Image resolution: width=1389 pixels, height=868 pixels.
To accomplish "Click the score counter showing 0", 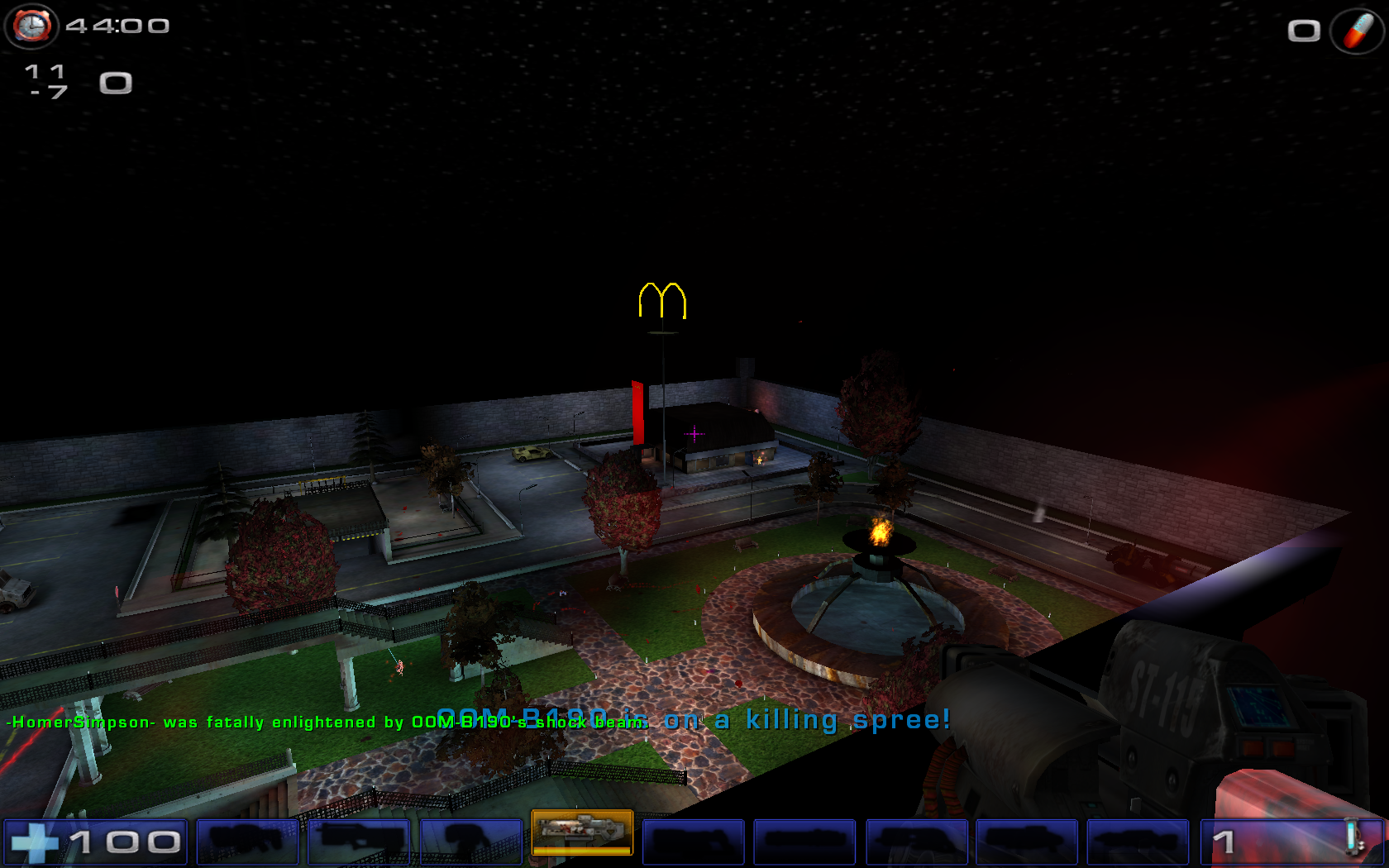I will [x=116, y=83].
